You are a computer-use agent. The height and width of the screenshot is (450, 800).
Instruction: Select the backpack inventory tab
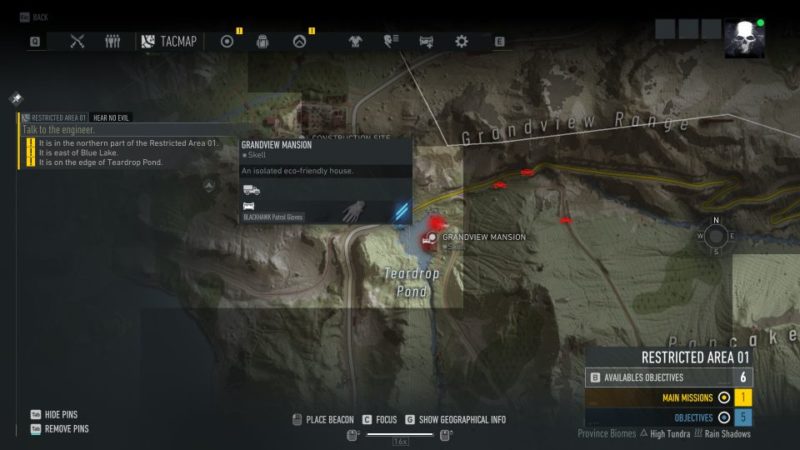262,41
